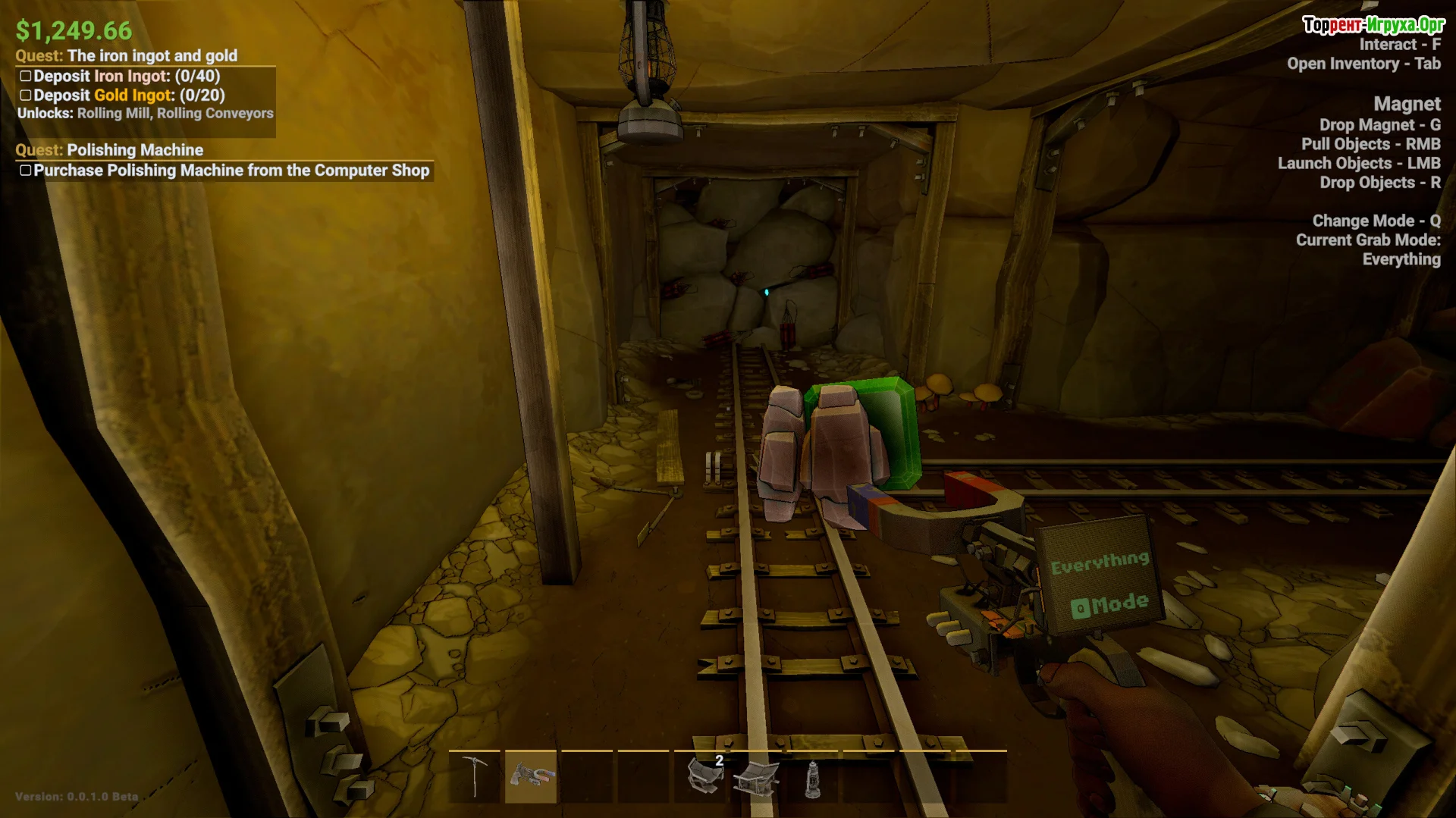Open the Polishing Machine quest entry
Viewport: 1456px width, 818px height.
coord(134,150)
